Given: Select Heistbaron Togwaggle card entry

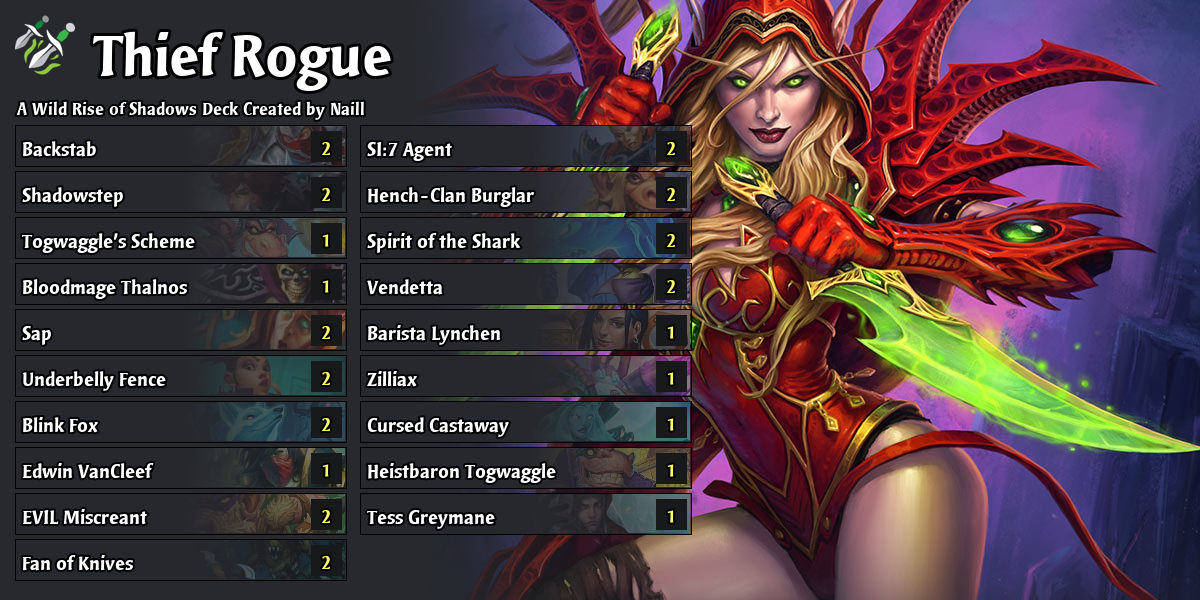Looking at the screenshot, I should point(525,472).
